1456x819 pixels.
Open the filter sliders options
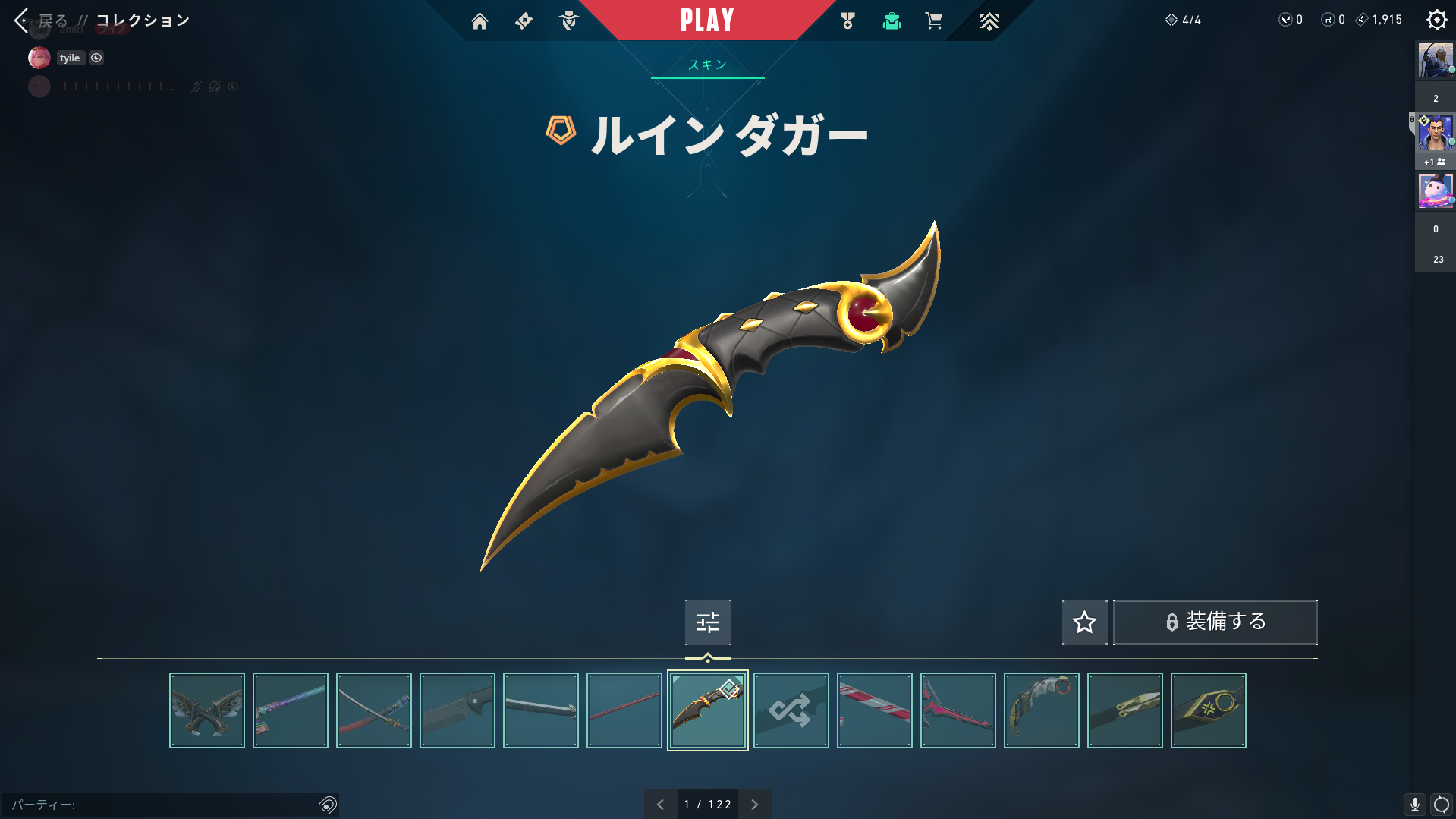coord(707,622)
